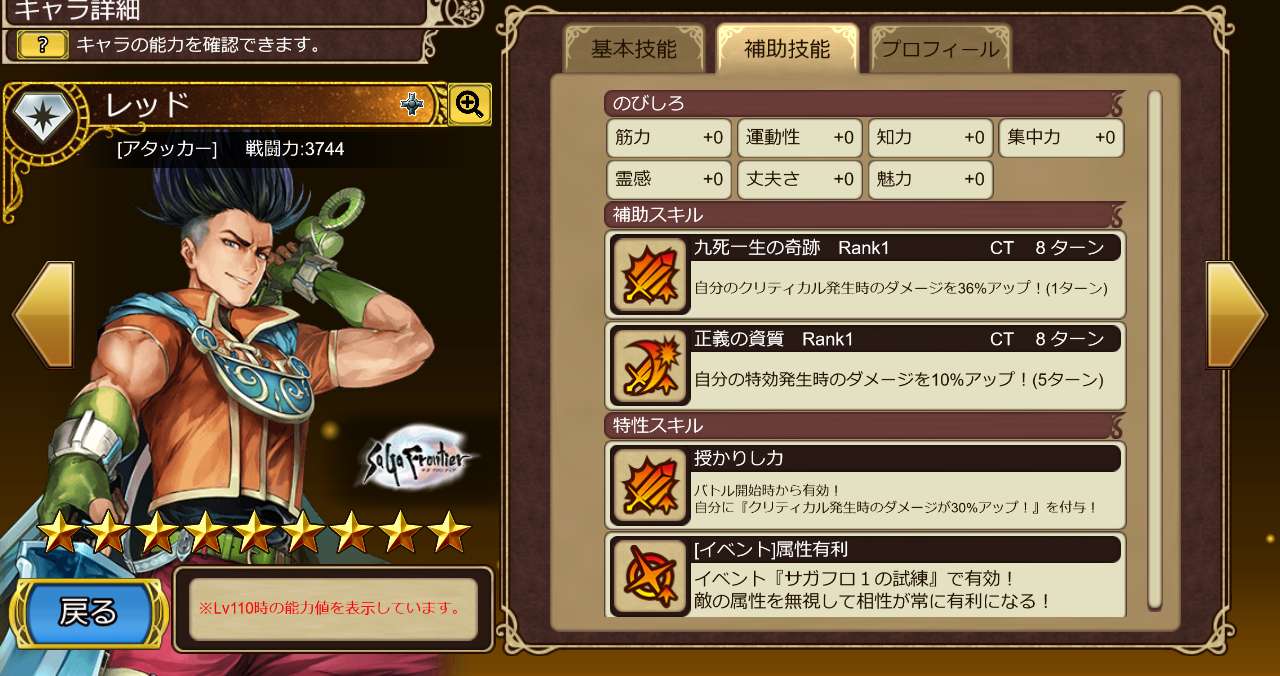This screenshot has height=676, width=1280.
Task: Tap the 魅力 growth stat box
Action: click(x=930, y=180)
